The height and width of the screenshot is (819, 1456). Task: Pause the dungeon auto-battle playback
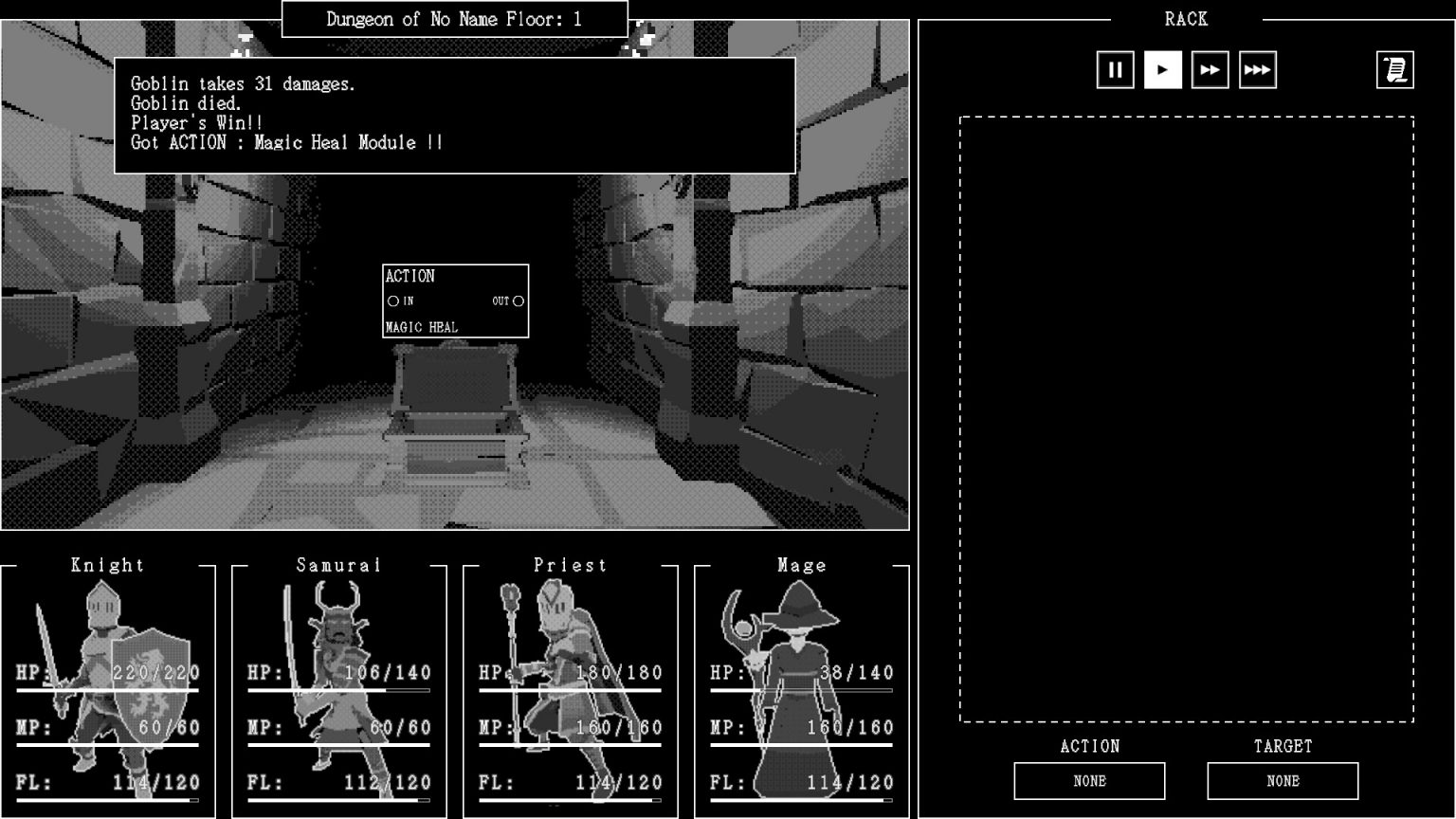click(1115, 69)
